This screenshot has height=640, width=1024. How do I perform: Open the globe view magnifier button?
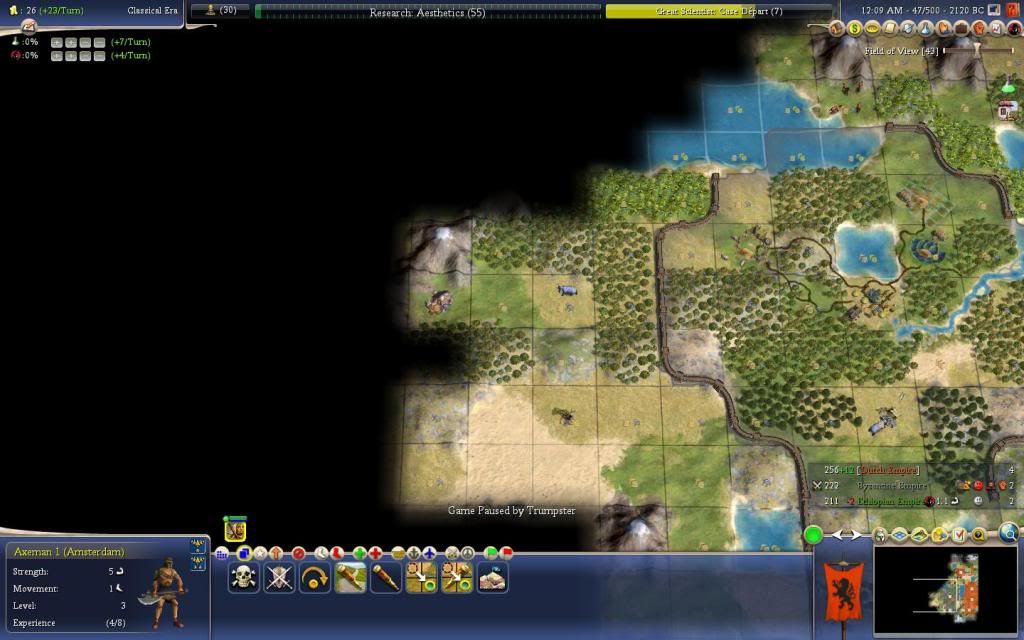[x=1008, y=534]
